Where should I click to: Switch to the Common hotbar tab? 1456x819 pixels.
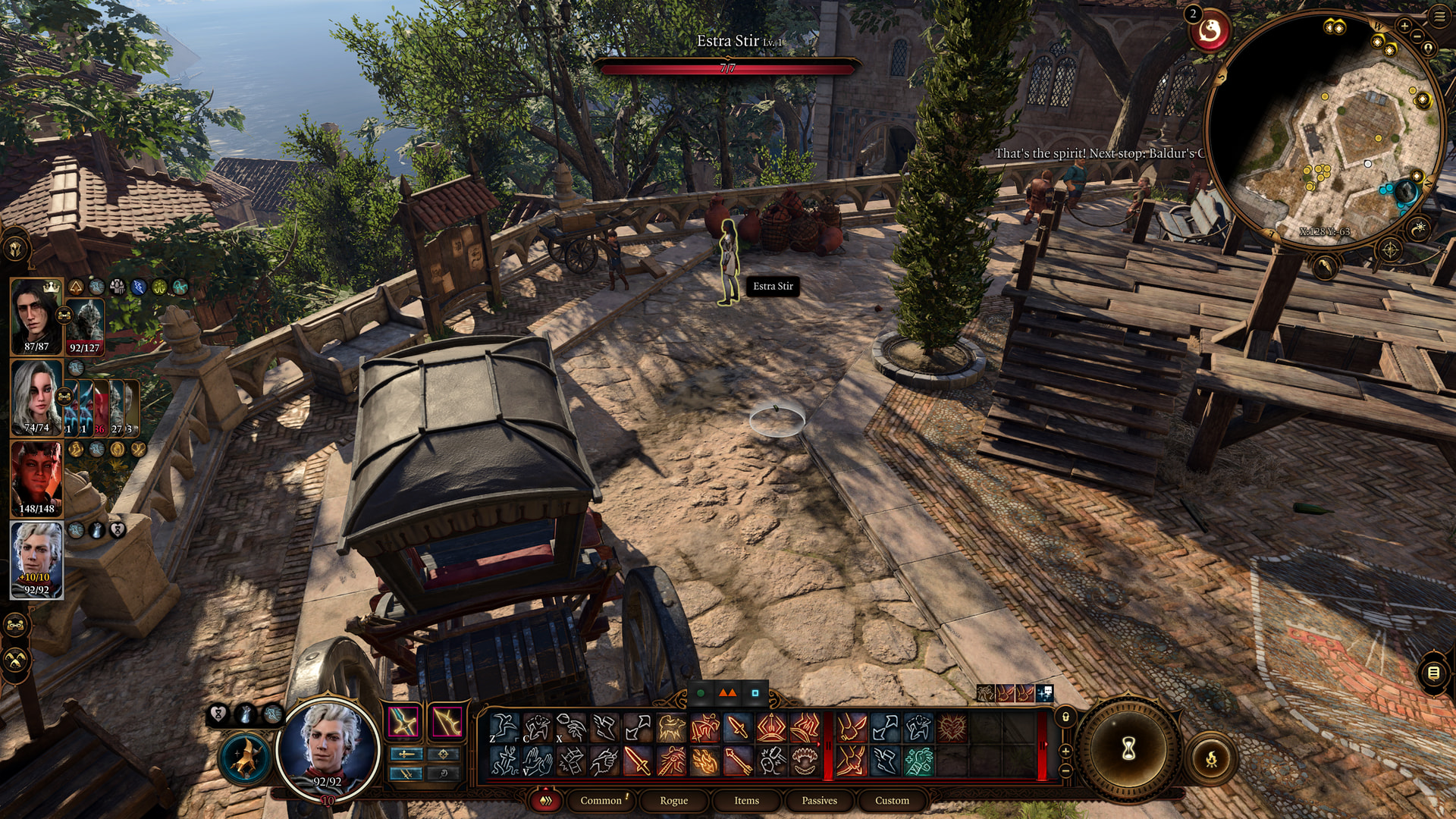pos(601,800)
